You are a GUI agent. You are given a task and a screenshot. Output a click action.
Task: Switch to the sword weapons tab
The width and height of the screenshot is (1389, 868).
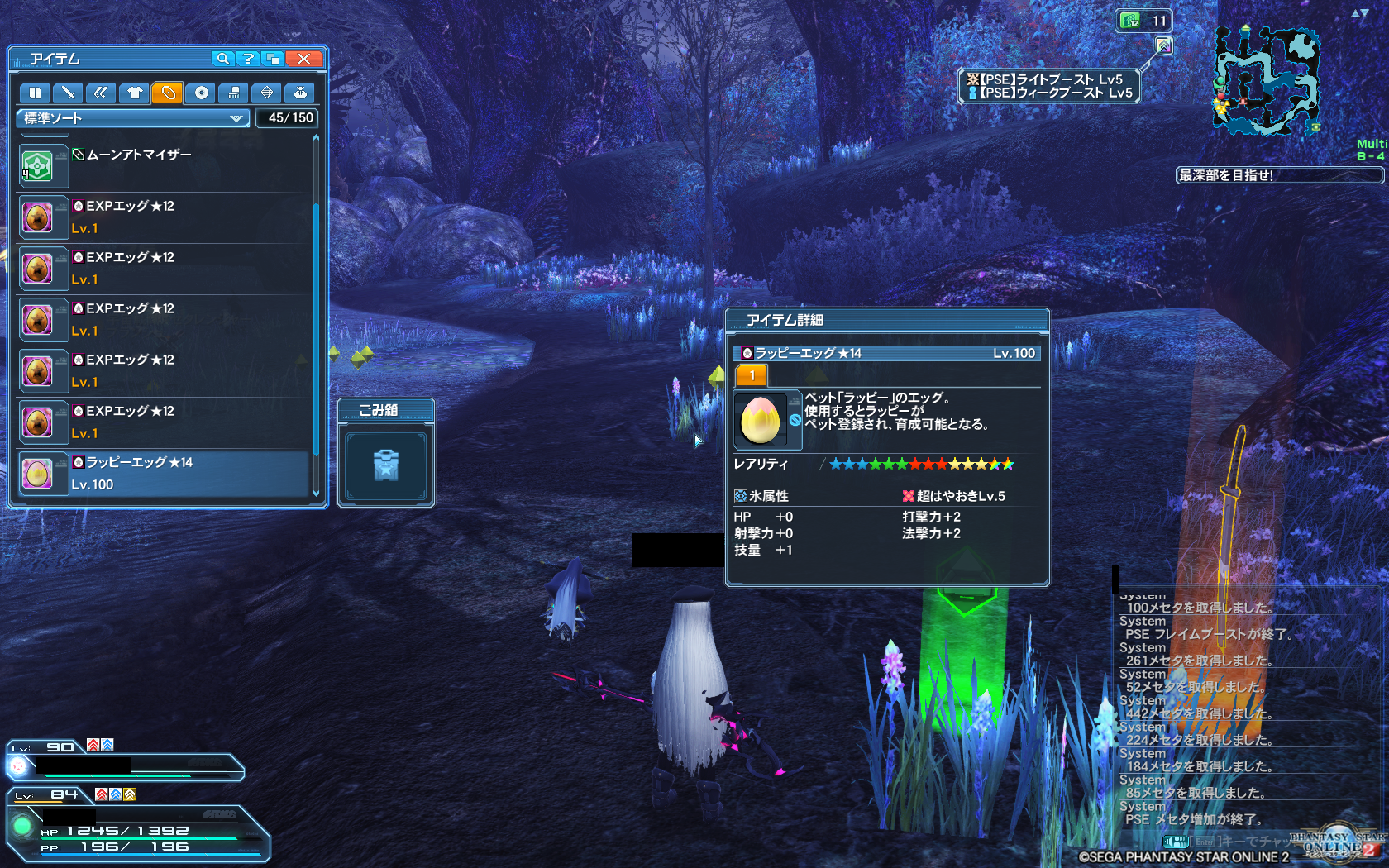(x=68, y=93)
